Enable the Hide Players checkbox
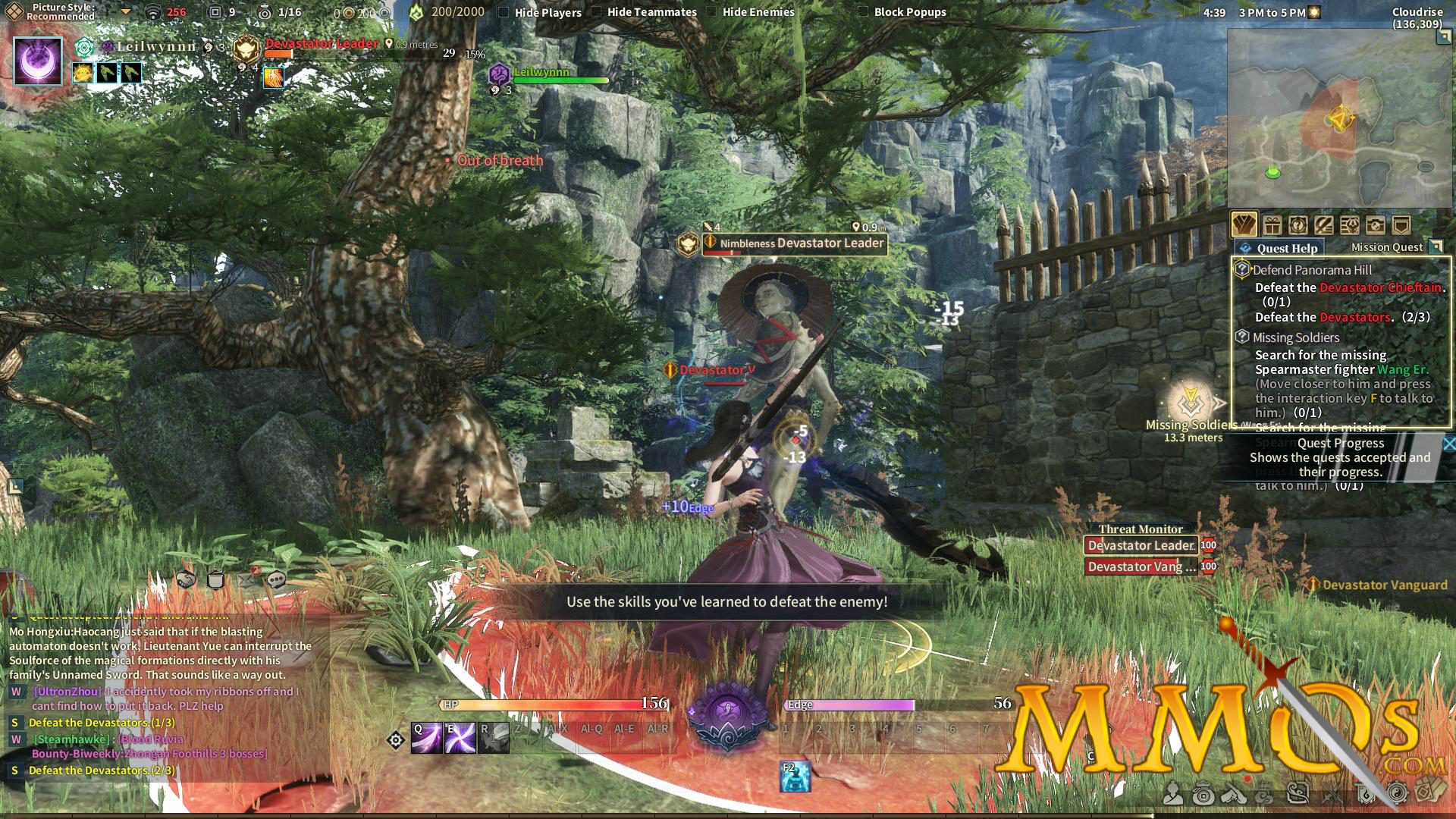 click(x=504, y=12)
